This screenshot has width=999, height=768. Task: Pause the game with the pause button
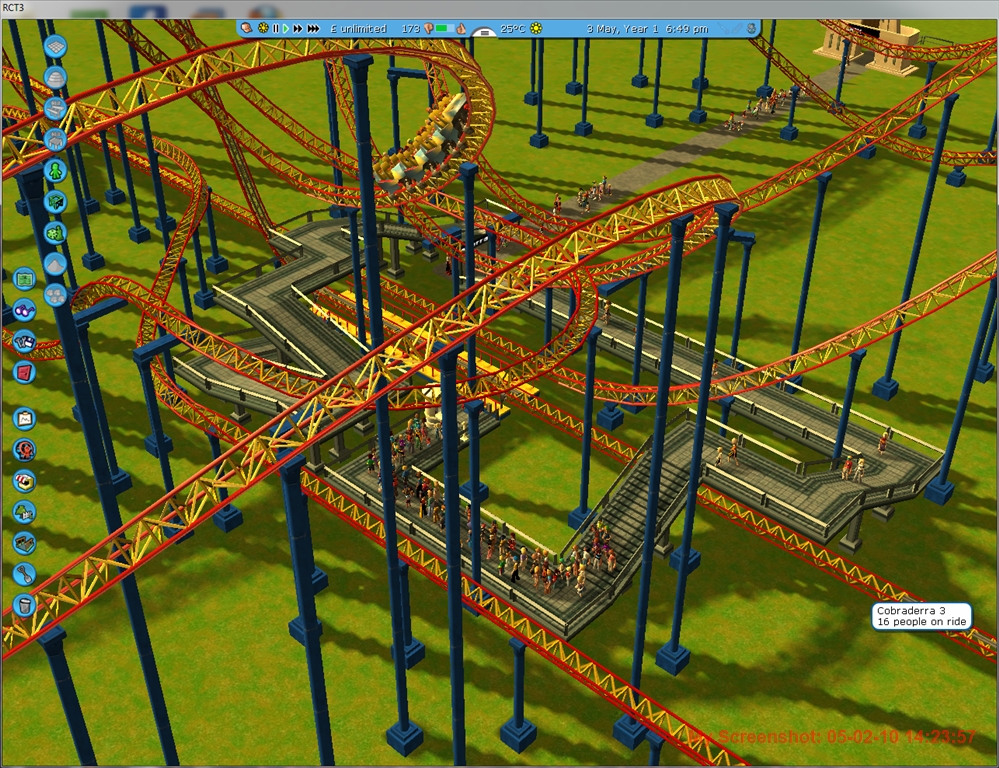(275, 29)
